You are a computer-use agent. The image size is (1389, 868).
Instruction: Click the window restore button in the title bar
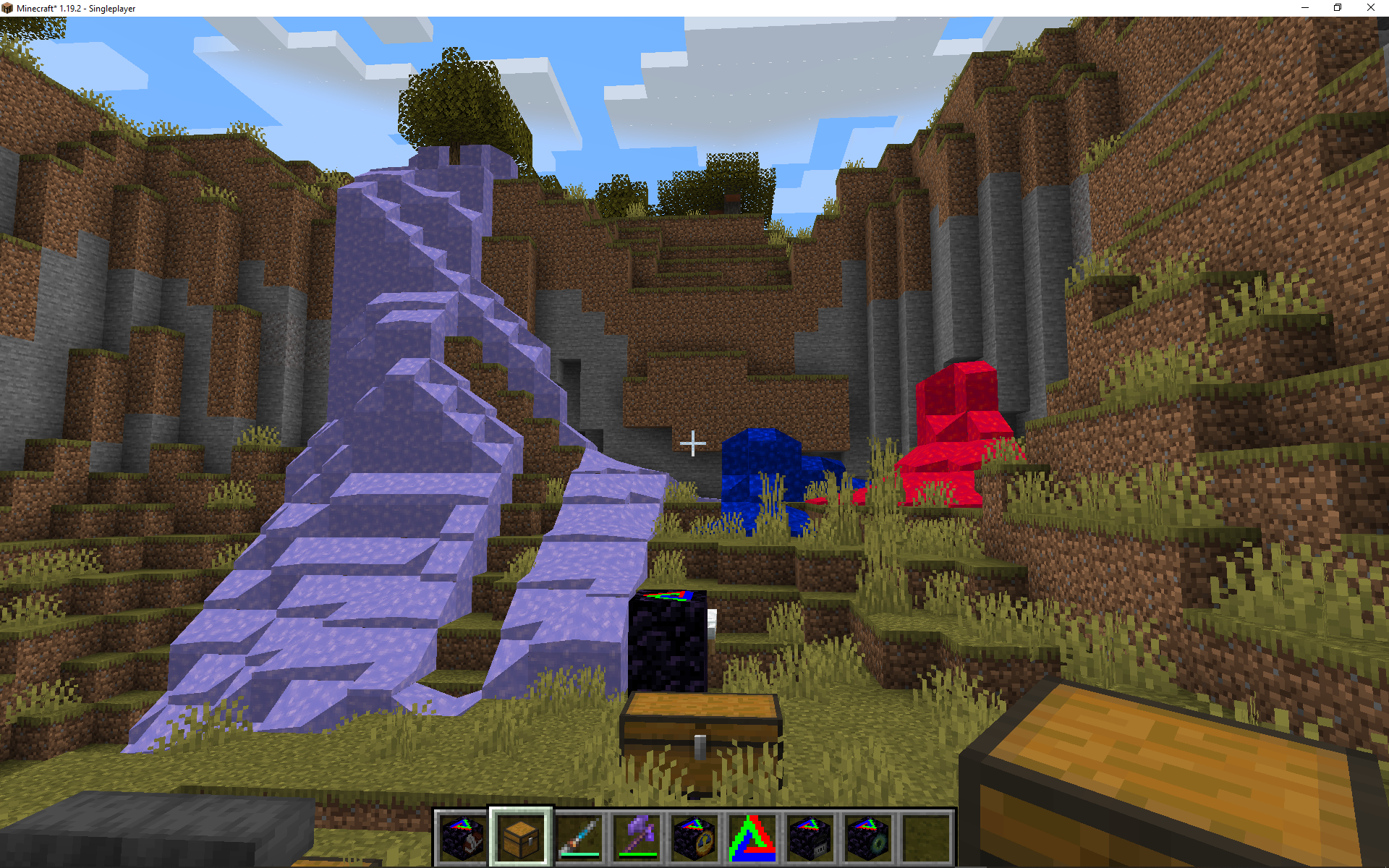tap(1337, 8)
